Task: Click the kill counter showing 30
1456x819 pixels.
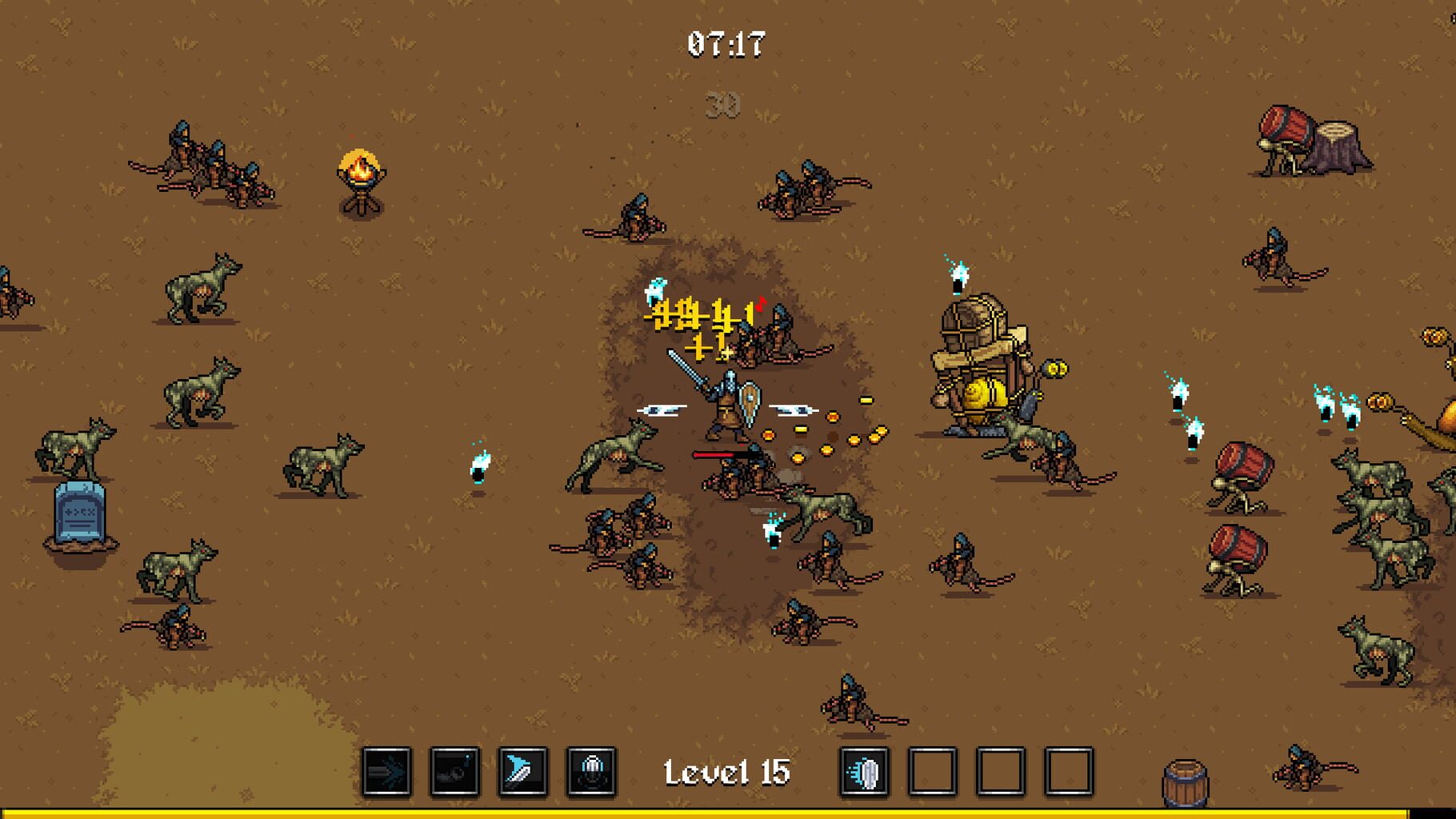Action: tap(722, 104)
